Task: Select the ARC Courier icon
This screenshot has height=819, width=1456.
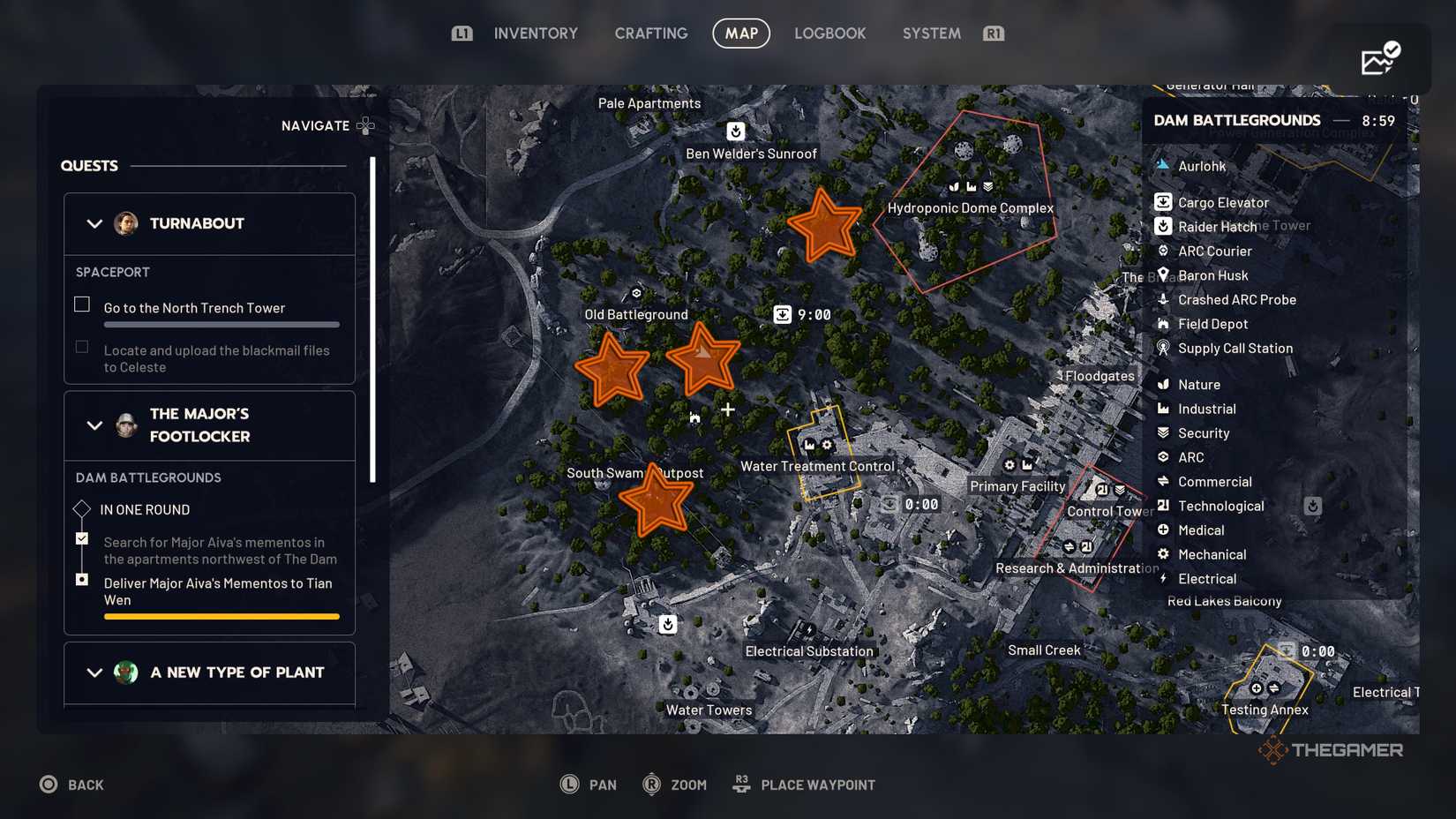Action: (x=1164, y=252)
